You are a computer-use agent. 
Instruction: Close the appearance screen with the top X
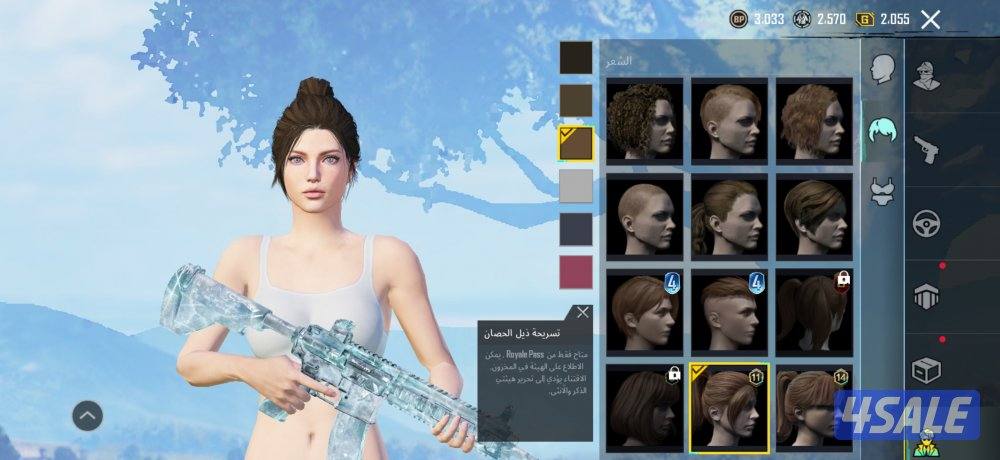pyautogui.click(x=930, y=19)
